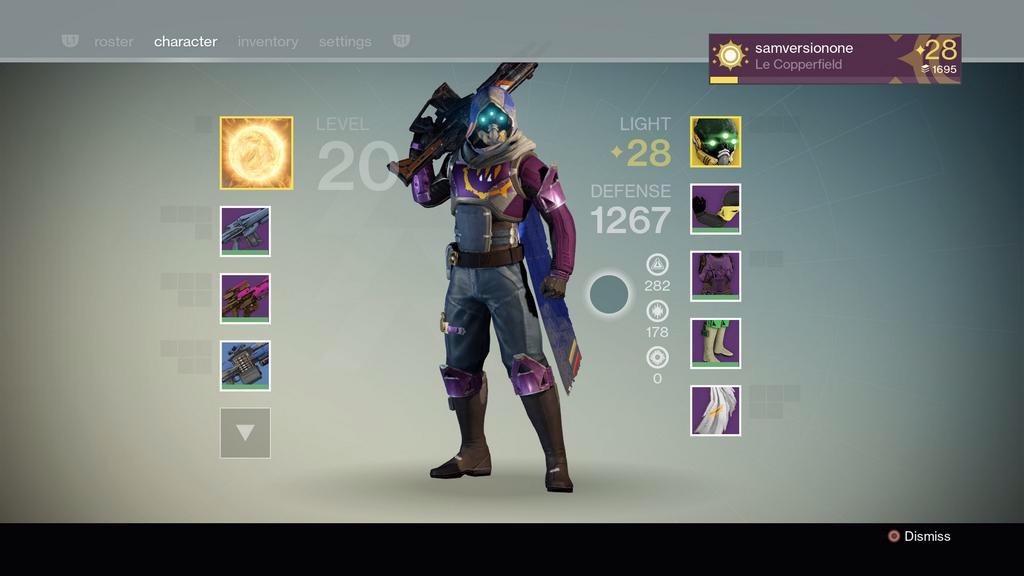Switch to the roster tab
Image resolution: width=1024 pixels, height=576 pixels.
coord(114,42)
